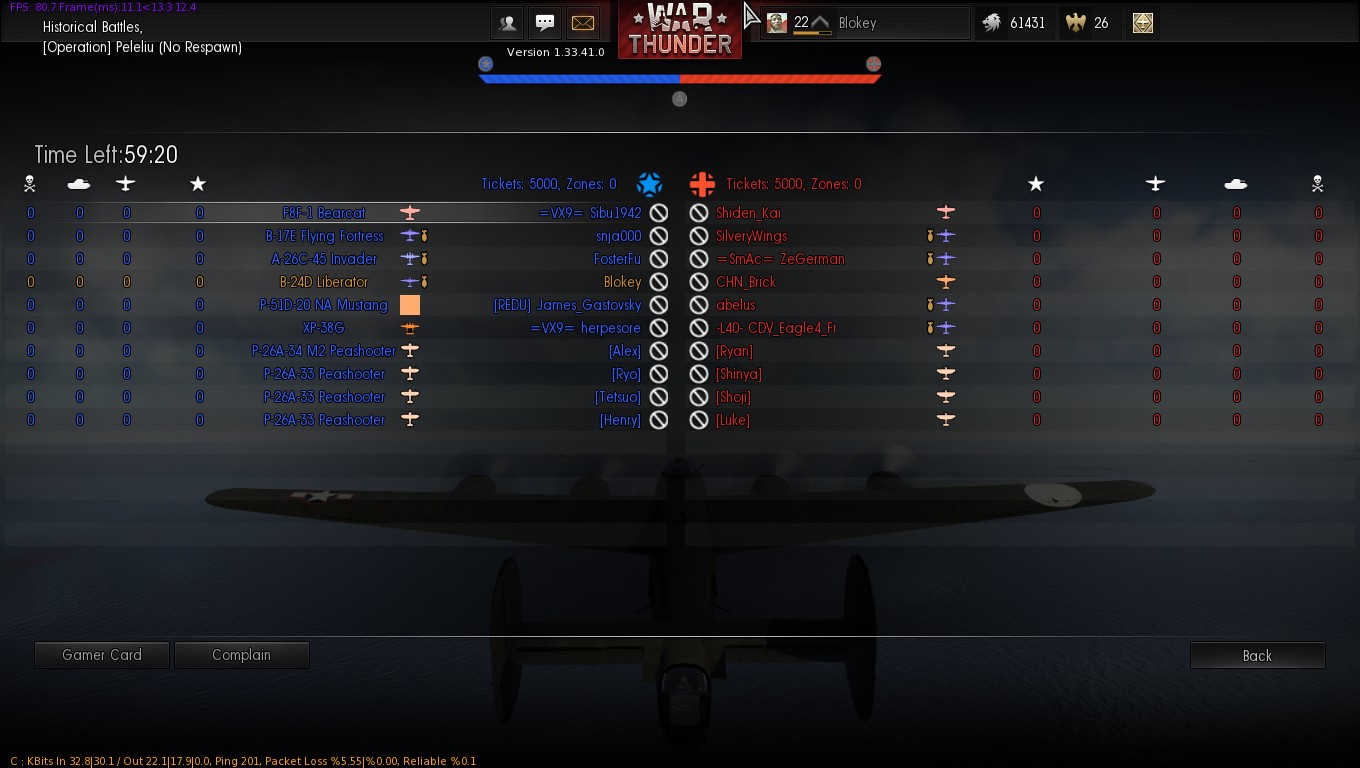The width and height of the screenshot is (1360, 768).
Task: Select =VX9= herpesore's row
Action: (x=585, y=328)
